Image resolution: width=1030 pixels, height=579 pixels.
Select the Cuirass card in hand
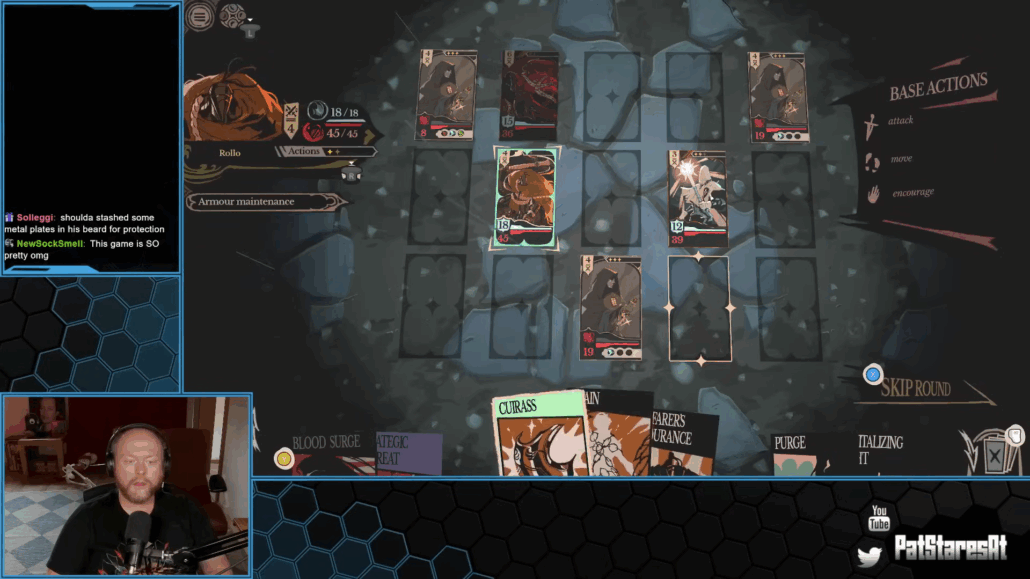[x=538, y=434]
